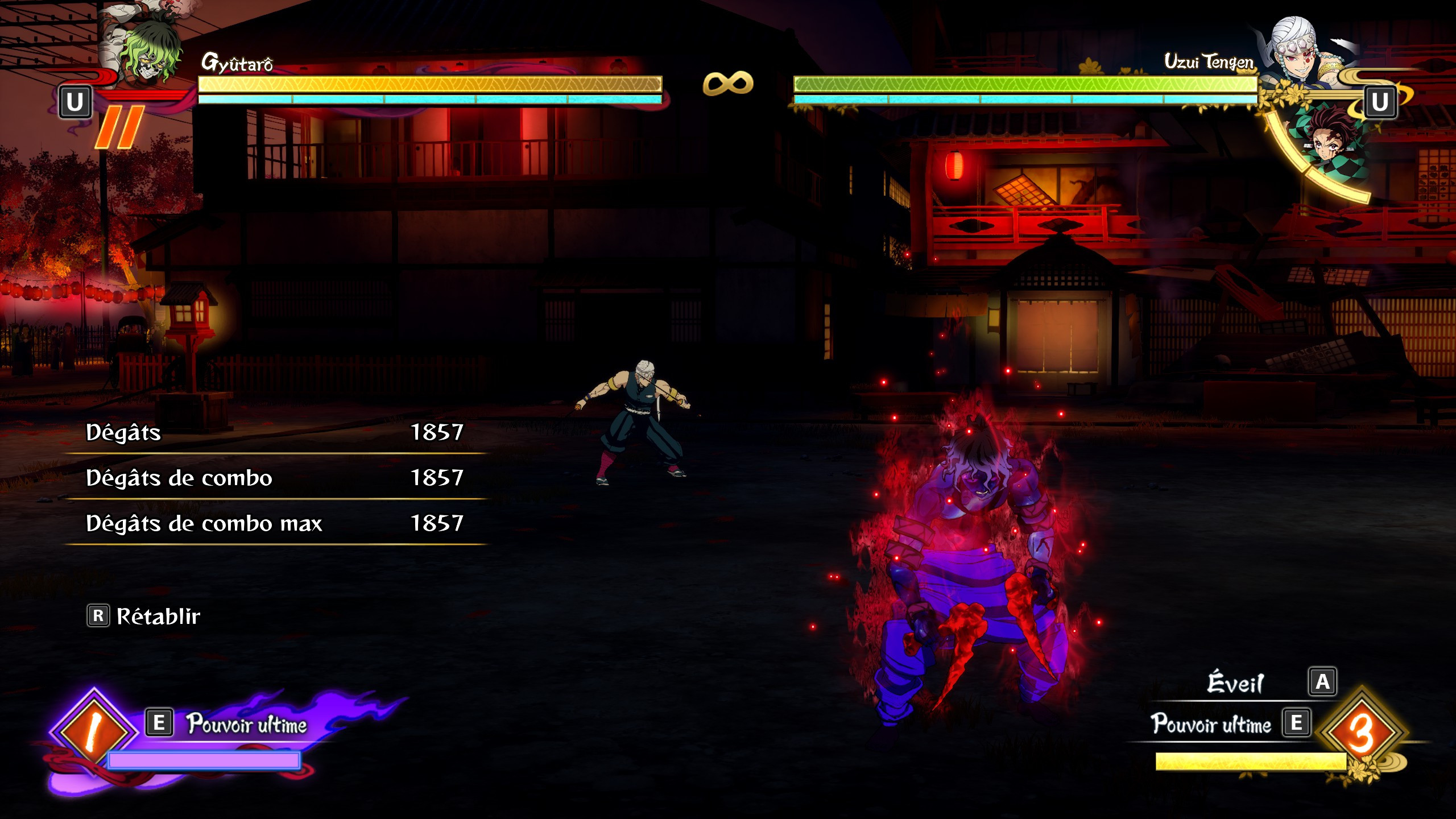Collapse the Dégâts de combo row

pos(273,479)
